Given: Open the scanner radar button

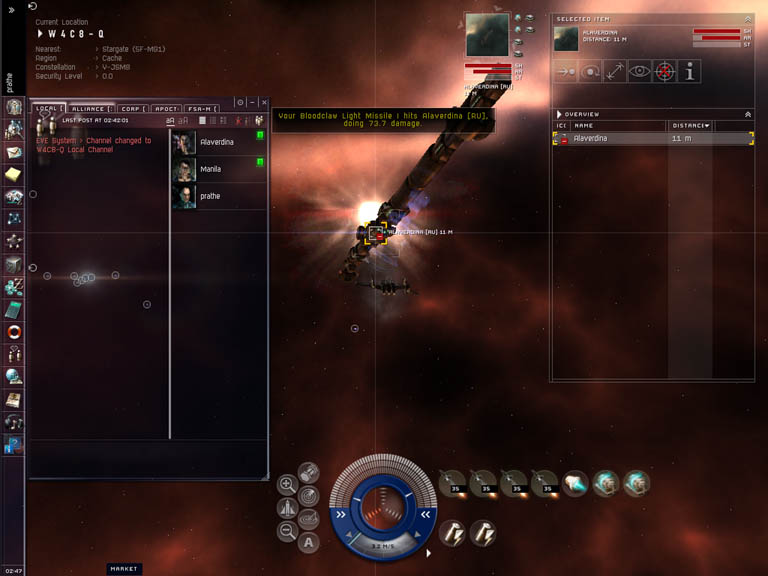Looking at the screenshot, I should tap(309, 495).
